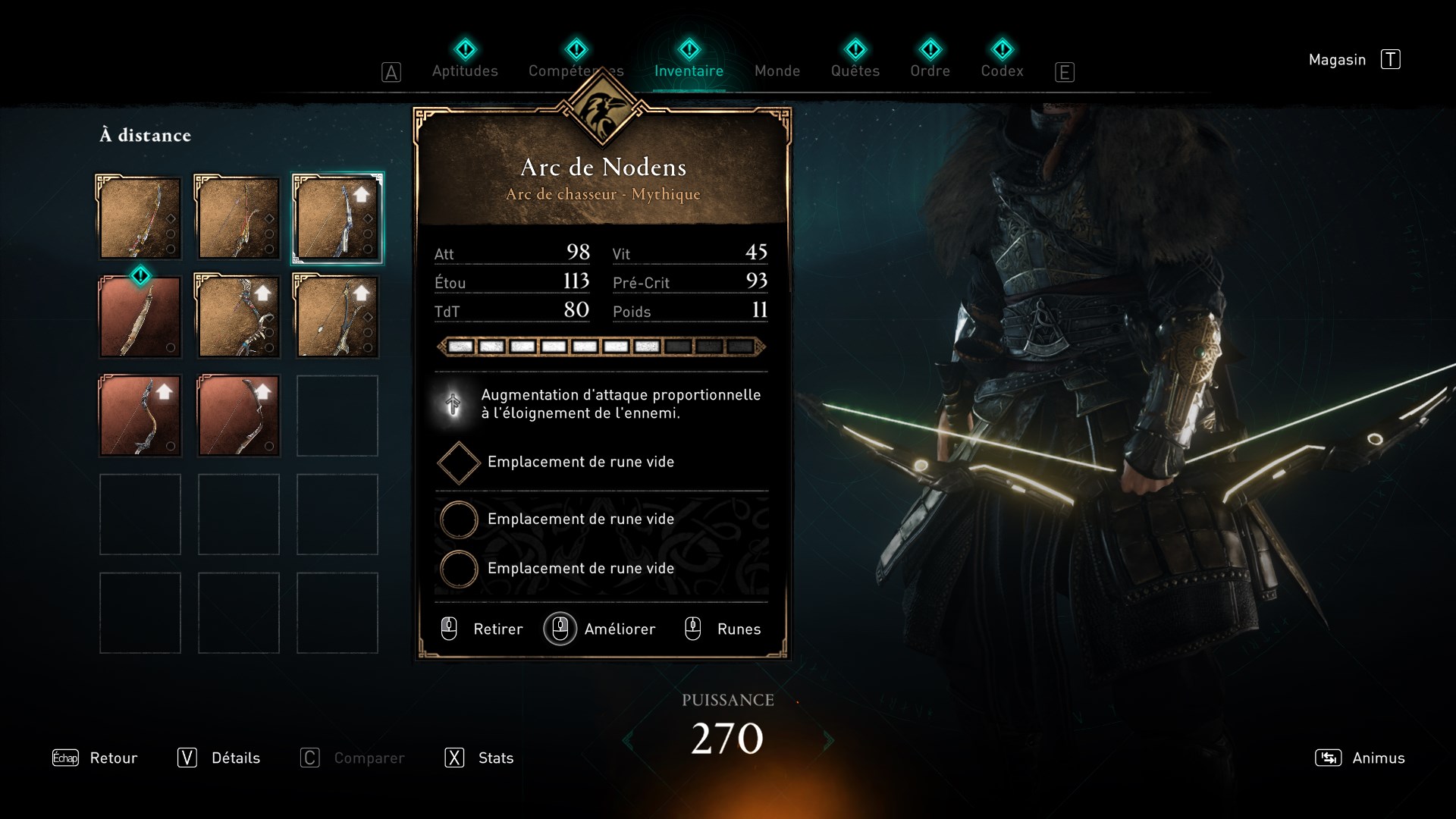The height and width of the screenshot is (819, 1456).
Task: Select the first bow in the À distance grid
Action: point(140,218)
